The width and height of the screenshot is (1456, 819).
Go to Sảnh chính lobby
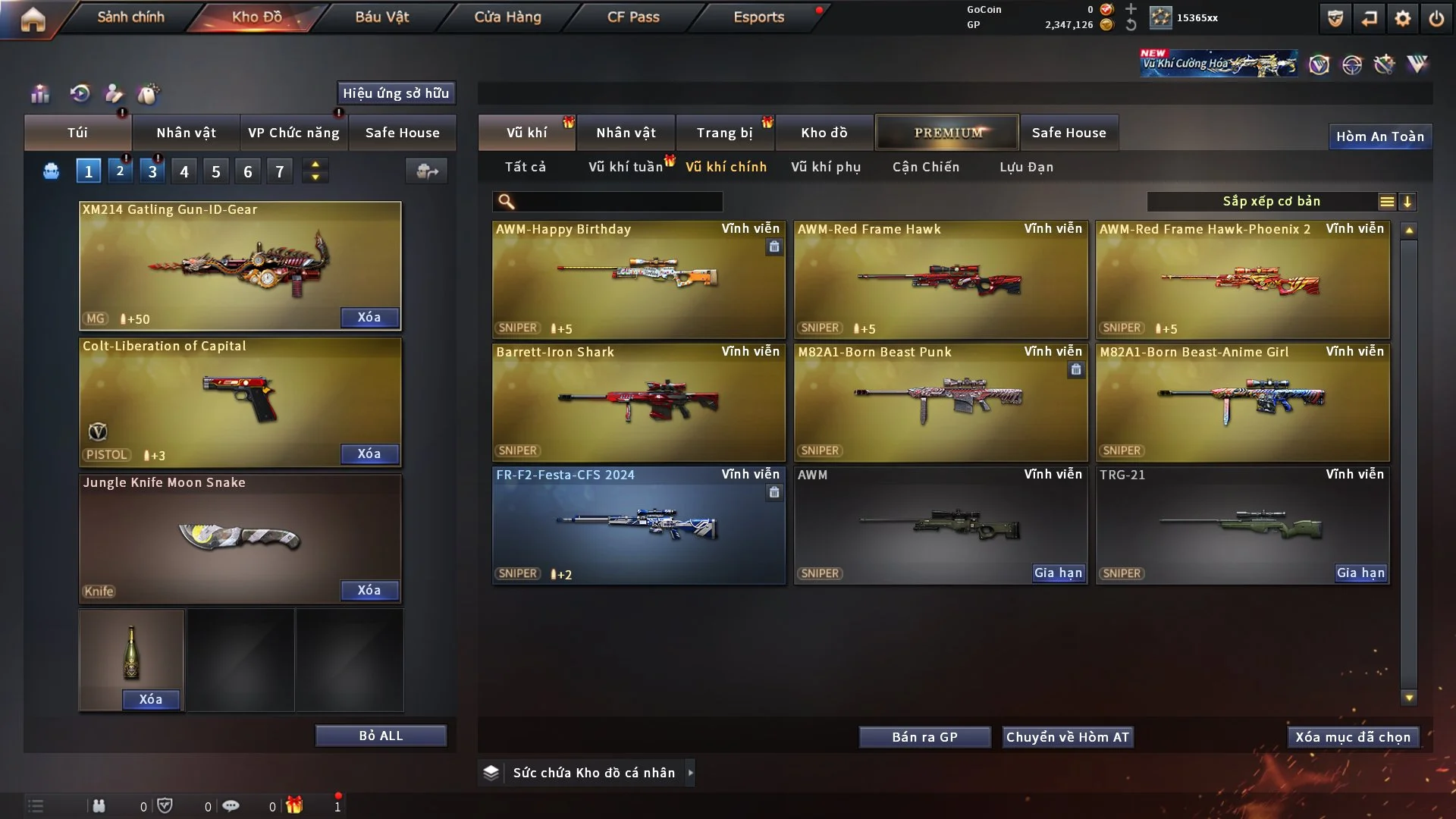point(130,17)
